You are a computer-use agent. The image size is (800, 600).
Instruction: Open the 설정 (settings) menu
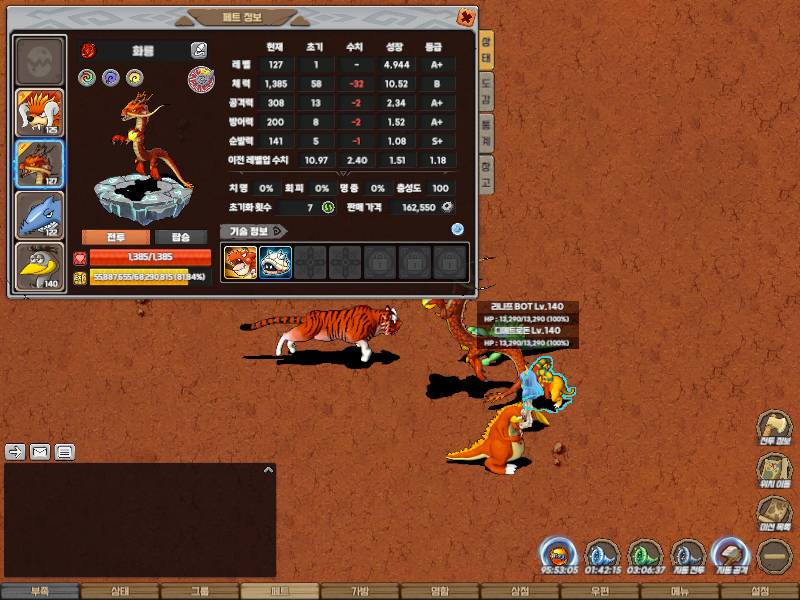760,591
